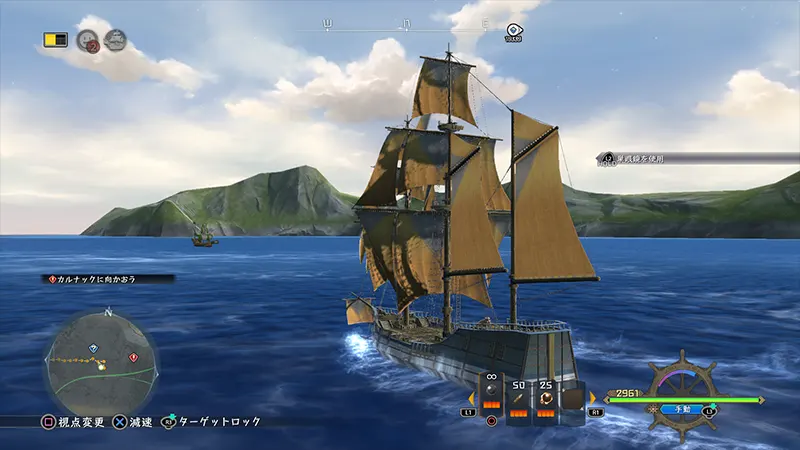Click the yellow battery indicator icon
This screenshot has width=800, height=450.
55,40
